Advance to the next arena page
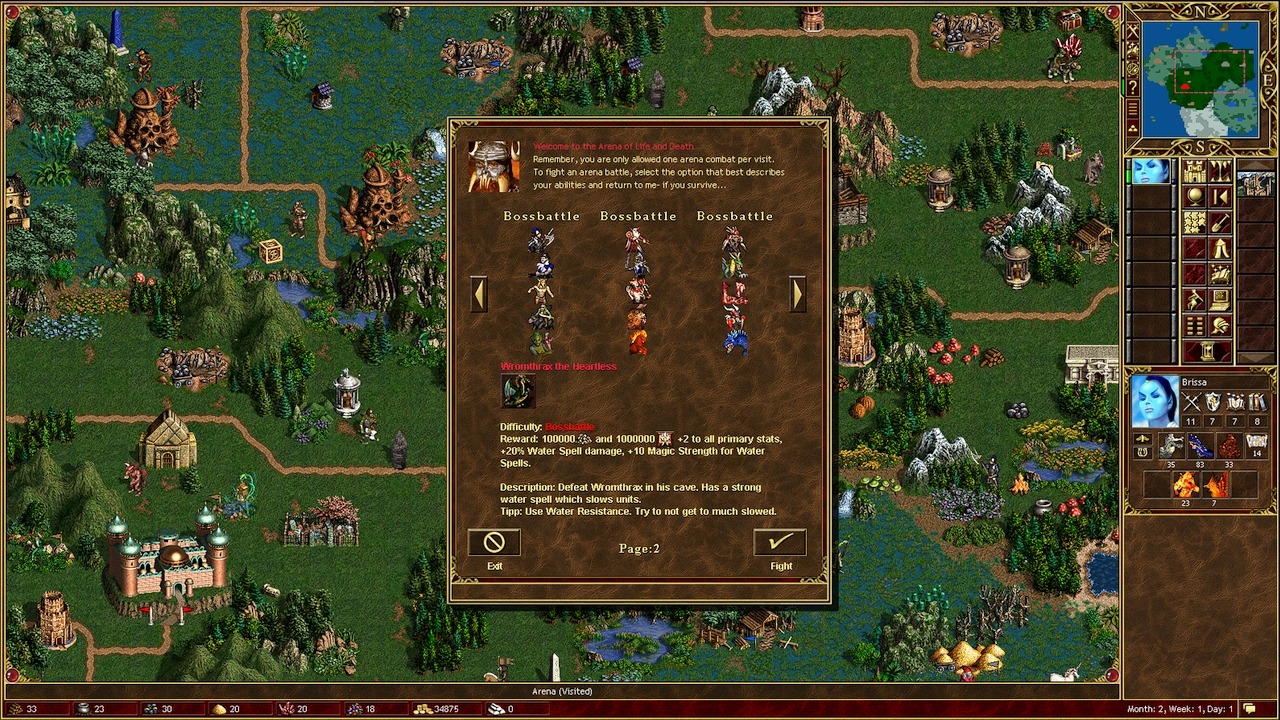Image resolution: width=1280 pixels, height=720 pixels. point(797,293)
